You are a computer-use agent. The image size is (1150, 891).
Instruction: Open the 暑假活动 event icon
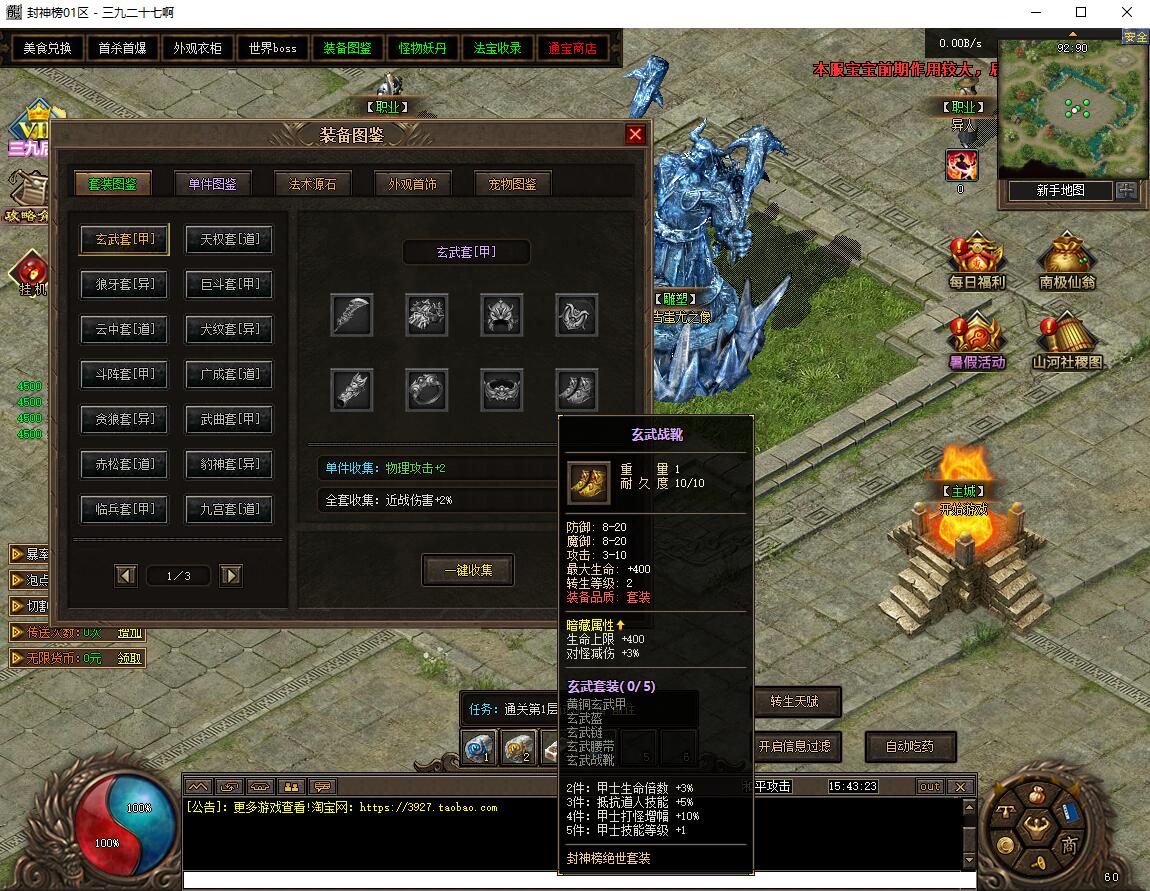[976, 342]
